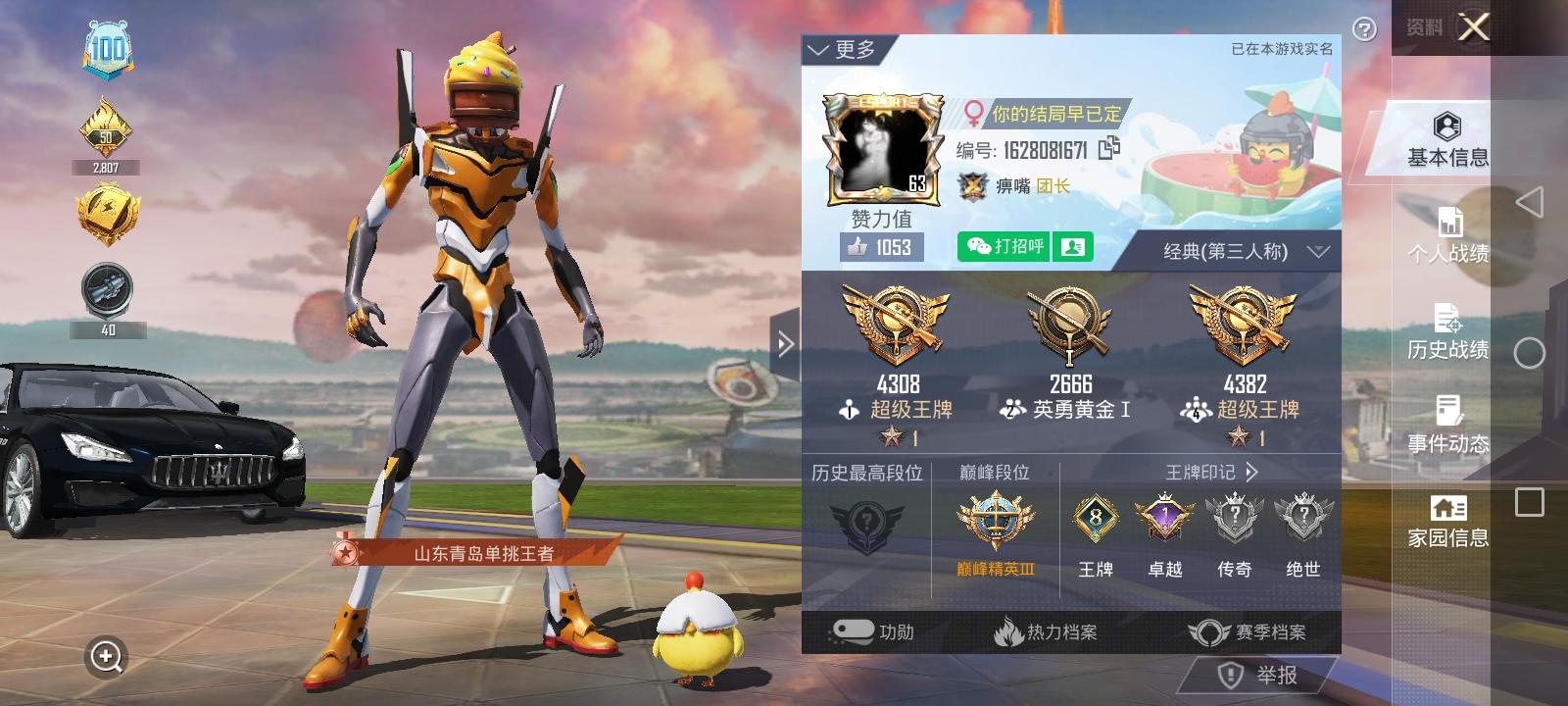The width and height of the screenshot is (1568, 706).
Task: Open the level 100 badge top left
Action: coord(108,44)
